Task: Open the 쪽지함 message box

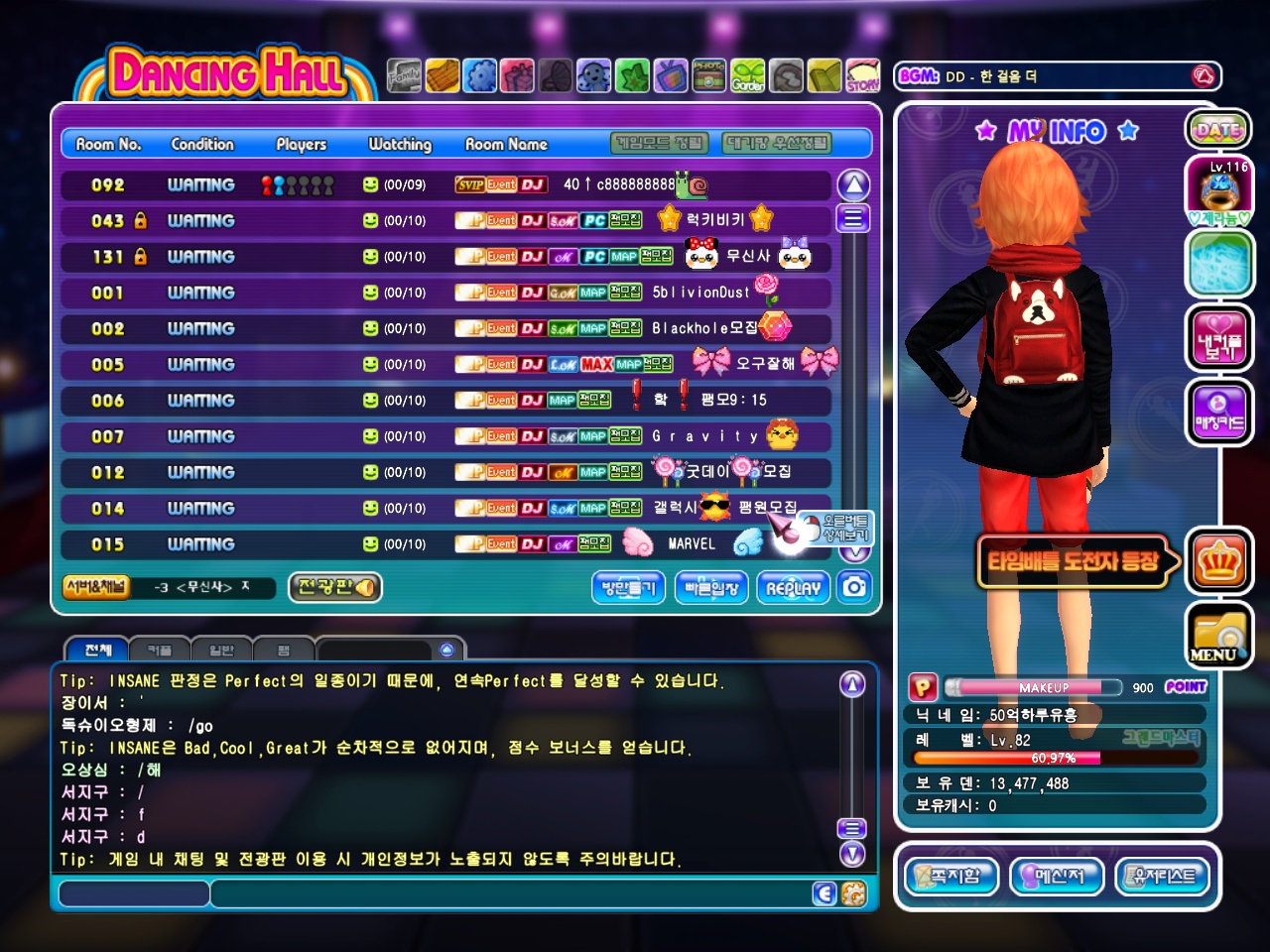Action: point(952,876)
